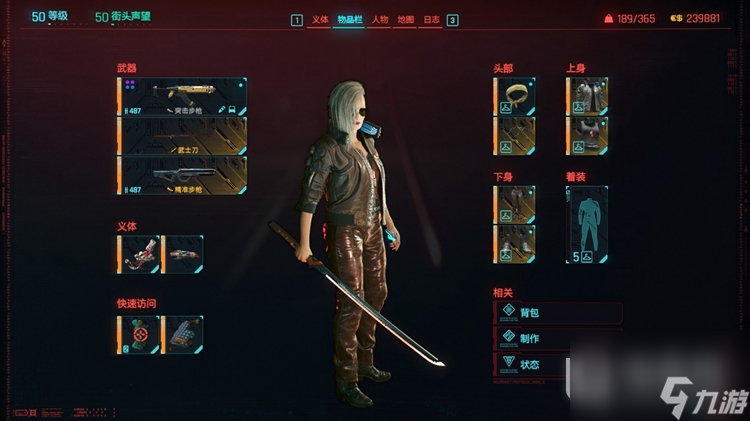The image size is (750, 421).
Task: Select the blue consumable quick-access slot
Action: pyautogui.click(x=182, y=335)
